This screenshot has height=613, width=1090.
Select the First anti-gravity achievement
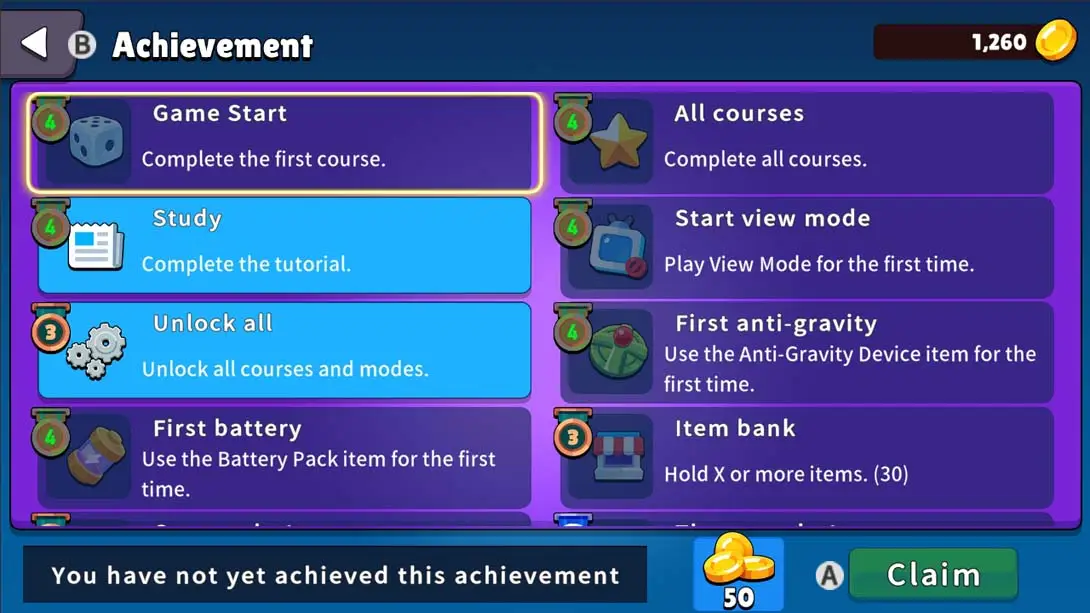tap(806, 351)
